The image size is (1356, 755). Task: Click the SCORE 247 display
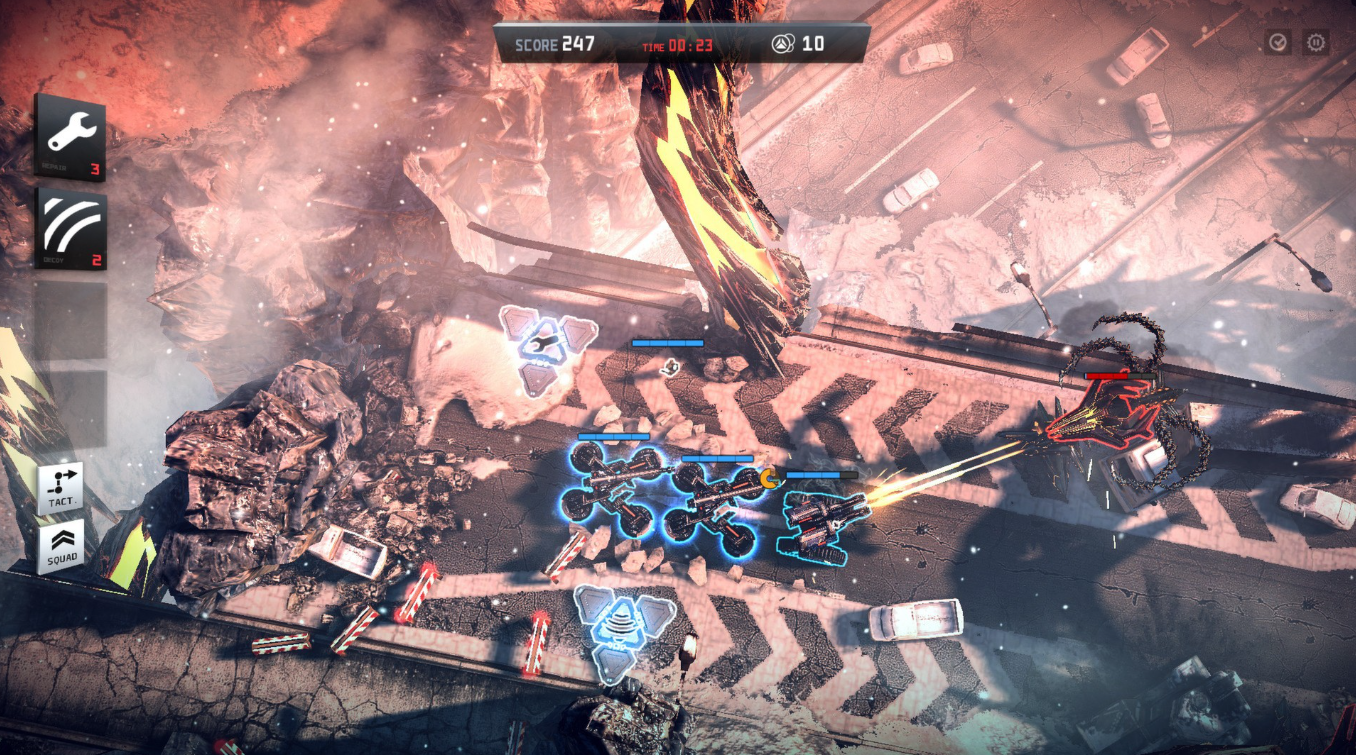click(x=554, y=45)
